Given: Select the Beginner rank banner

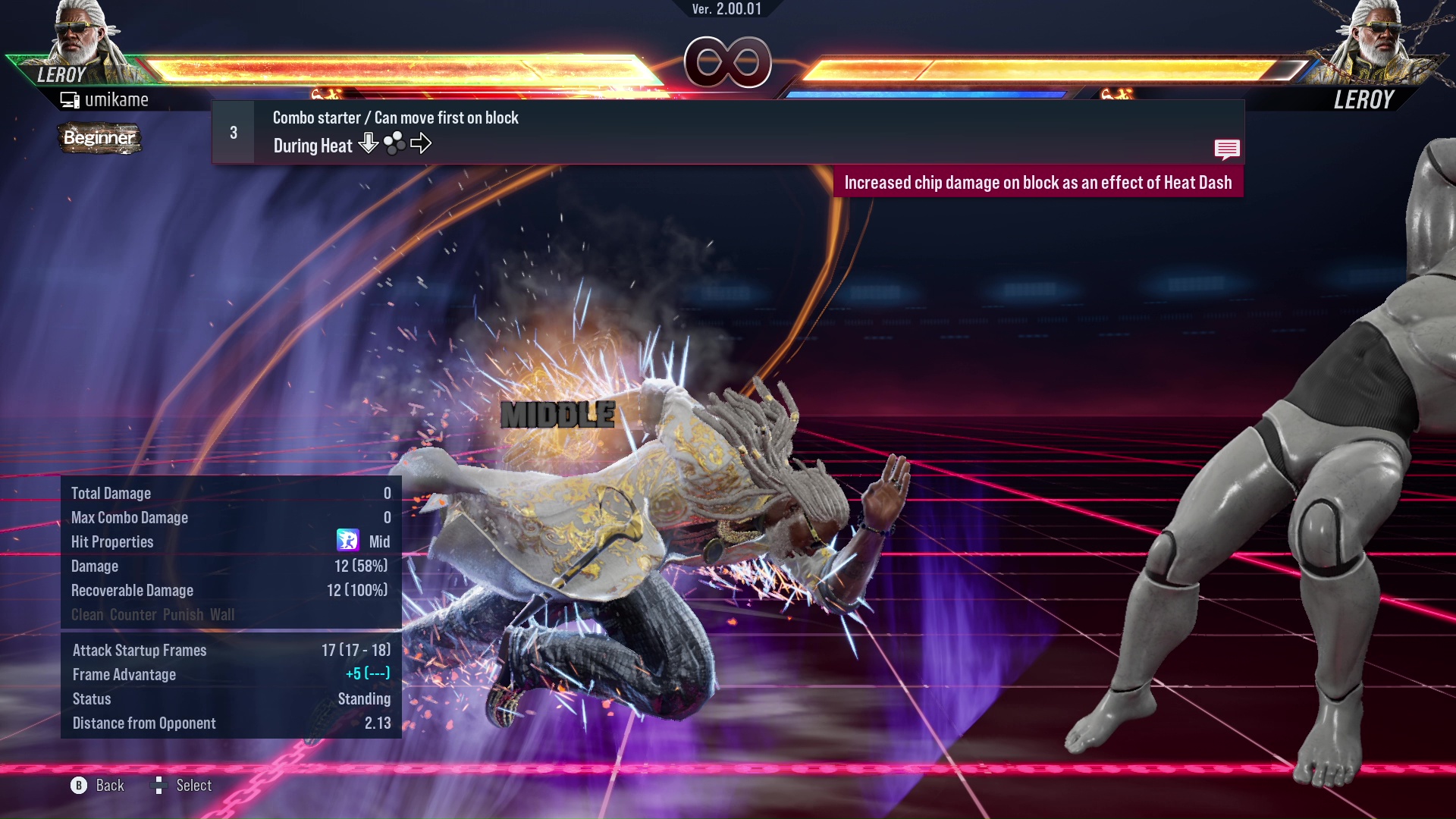Looking at the screenshot, I should [99, 139].
